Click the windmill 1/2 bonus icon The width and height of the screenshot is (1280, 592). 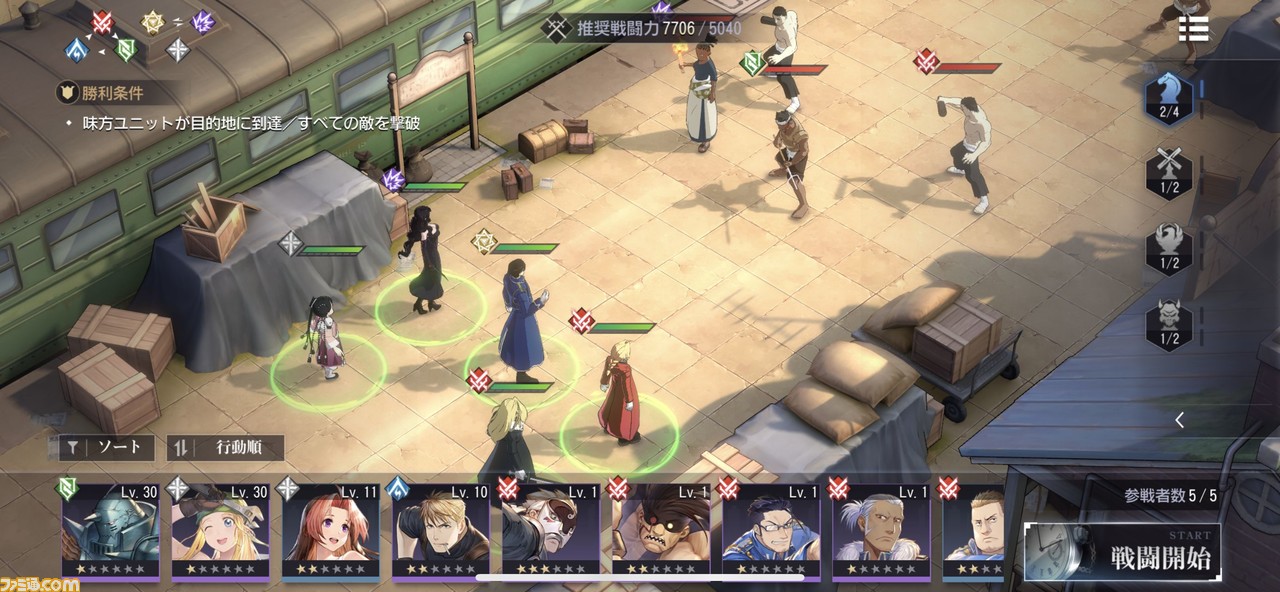[x=1169, y=172]
